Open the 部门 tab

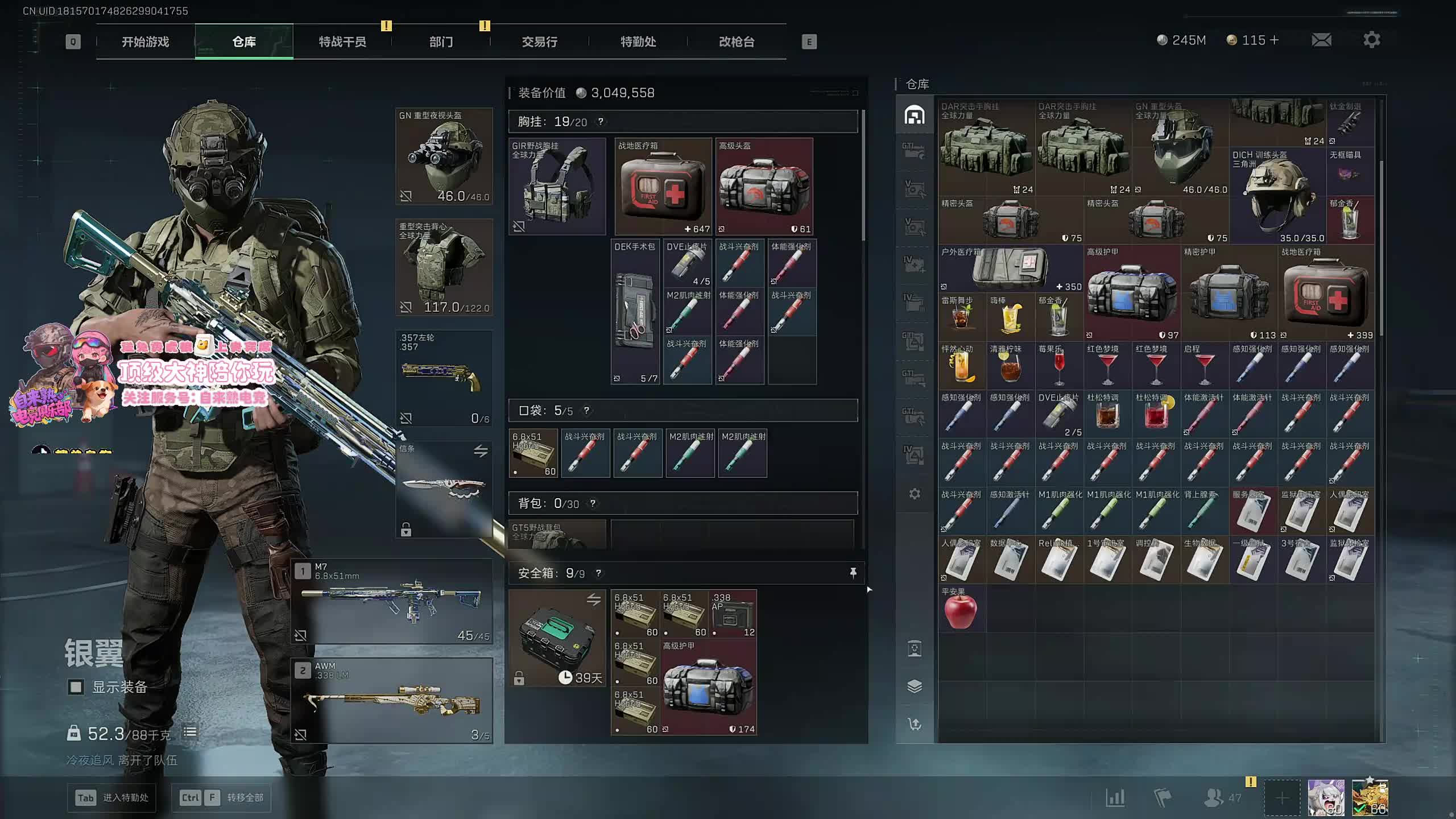[441, 42]
